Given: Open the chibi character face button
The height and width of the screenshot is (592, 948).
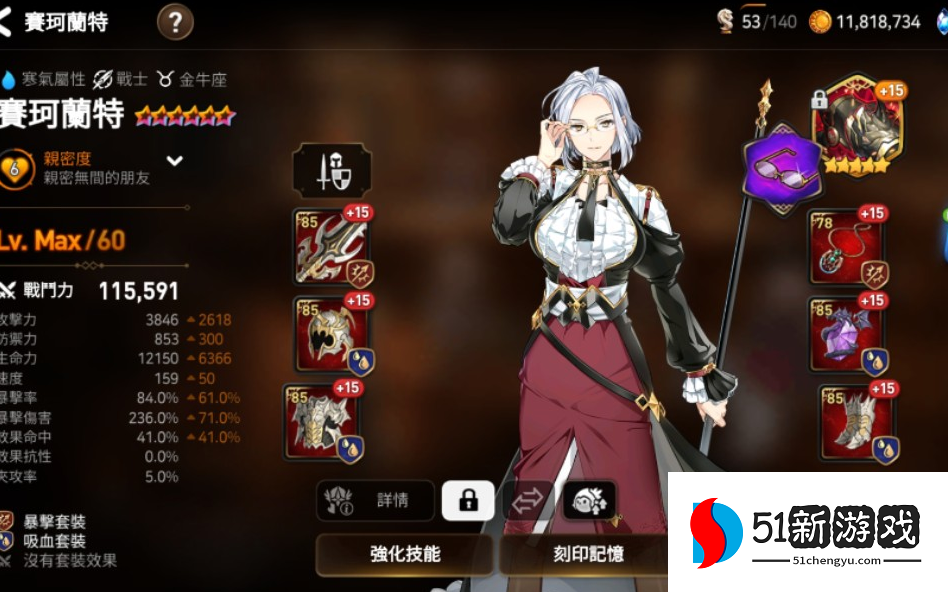Looking at the screenshot, I should (x=589, y=500).
